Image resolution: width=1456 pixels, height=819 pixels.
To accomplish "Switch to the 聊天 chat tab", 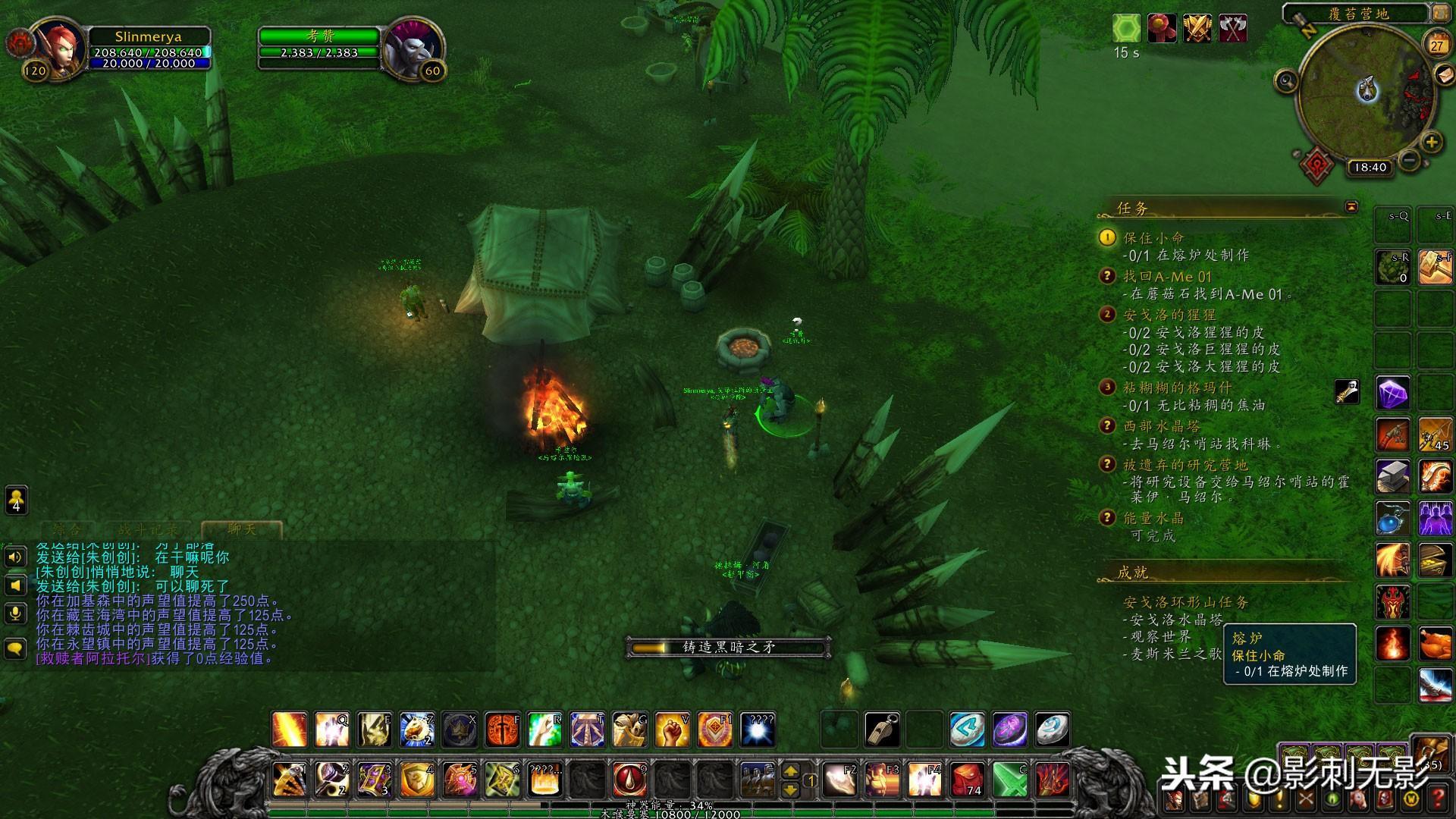I will pos(242,529).
